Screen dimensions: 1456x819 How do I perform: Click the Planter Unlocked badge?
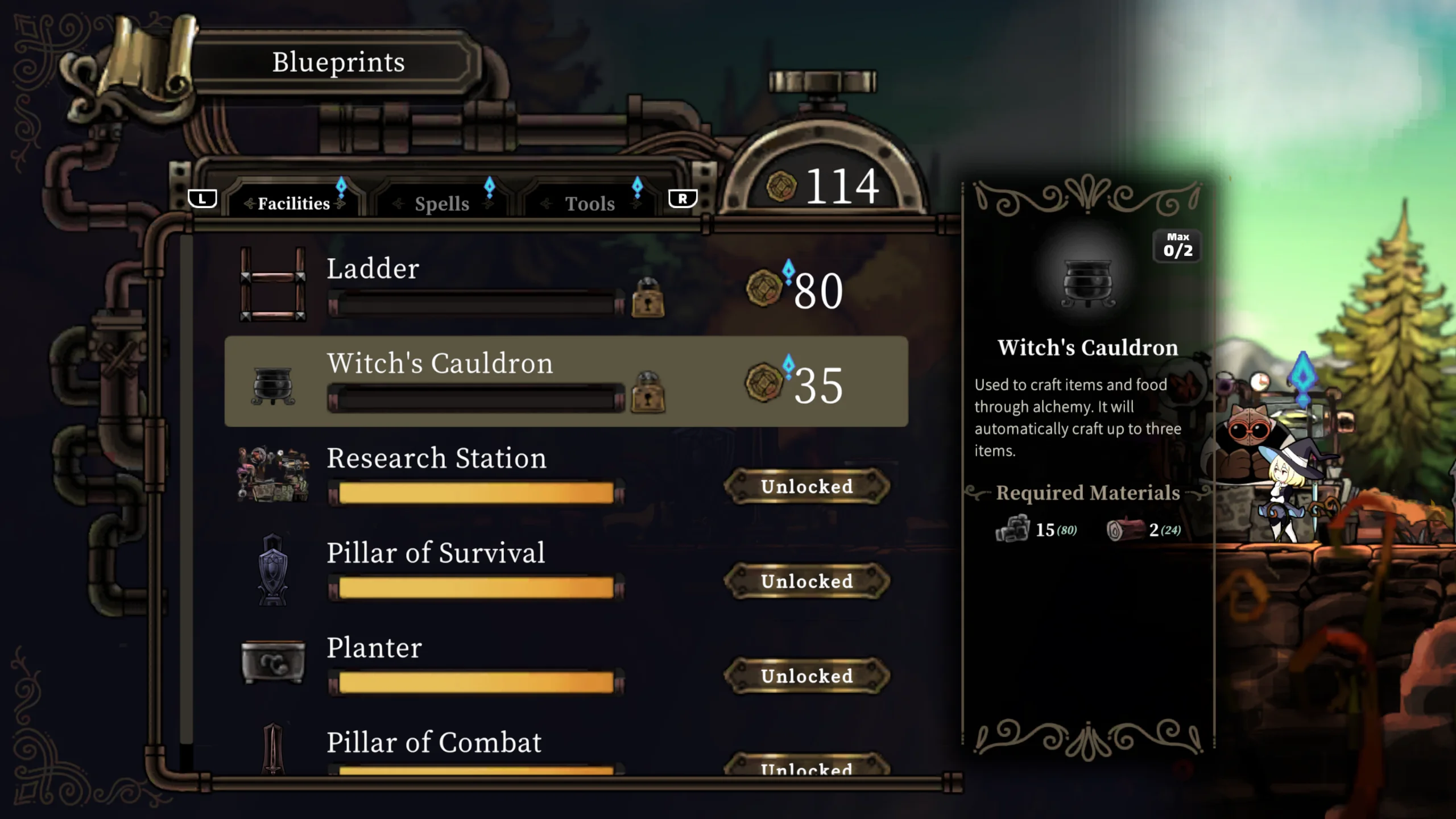[806, 676]
